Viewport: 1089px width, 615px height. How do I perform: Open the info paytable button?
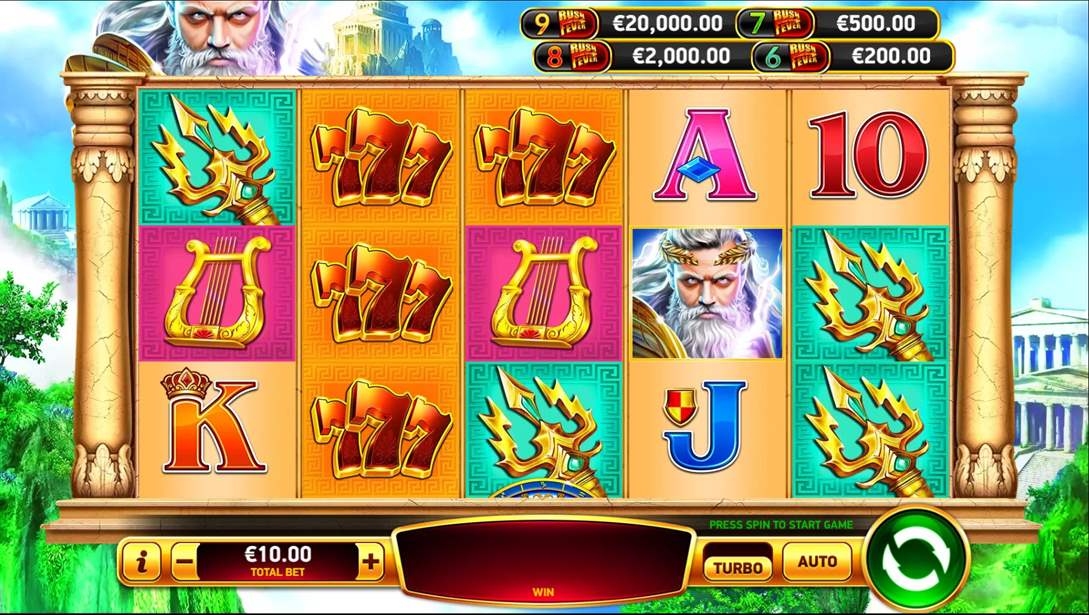tap(142, 562)
